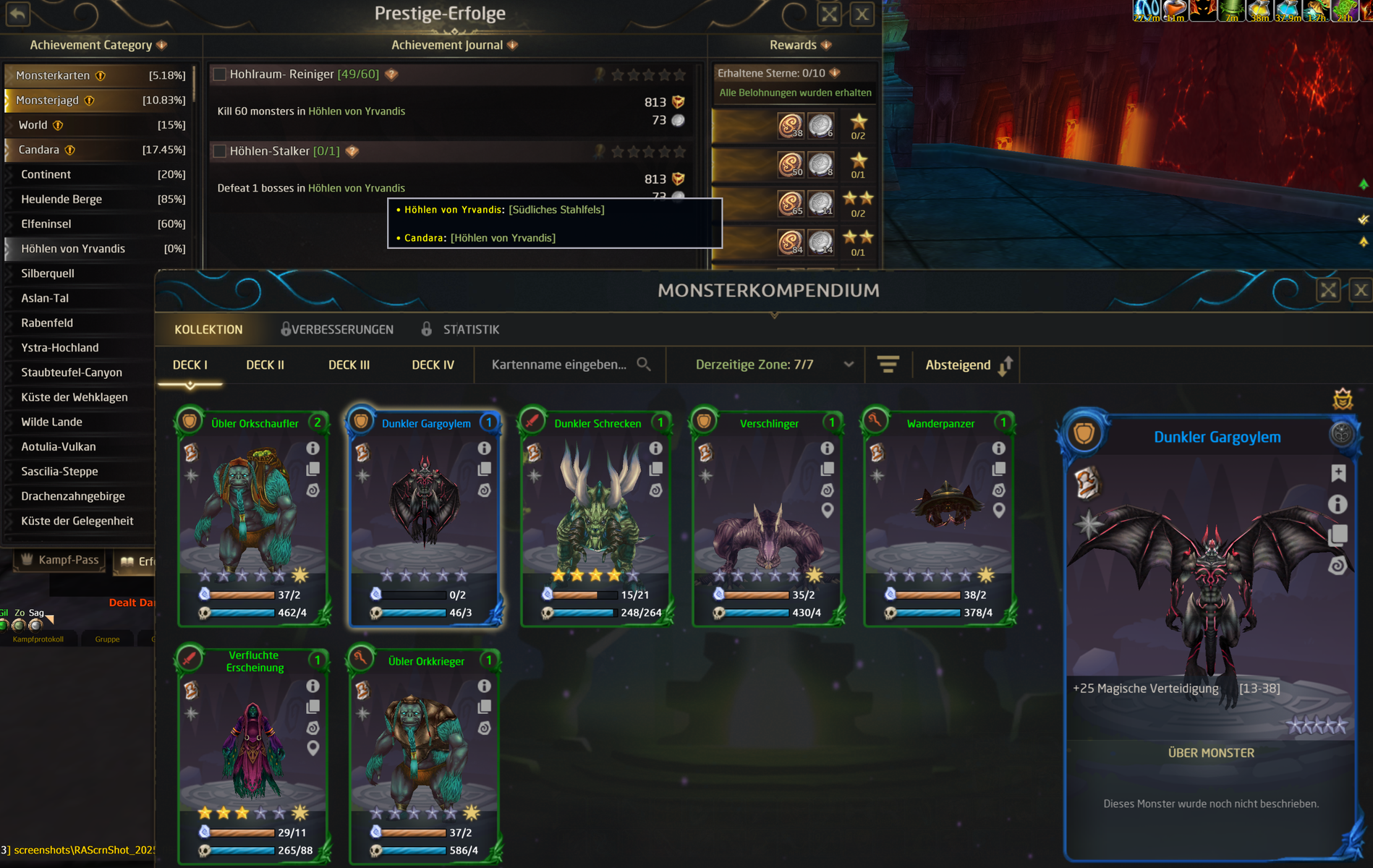Toggle the Absteigend sort order
The image size is (1373, 868).
[x=968, y=365]
